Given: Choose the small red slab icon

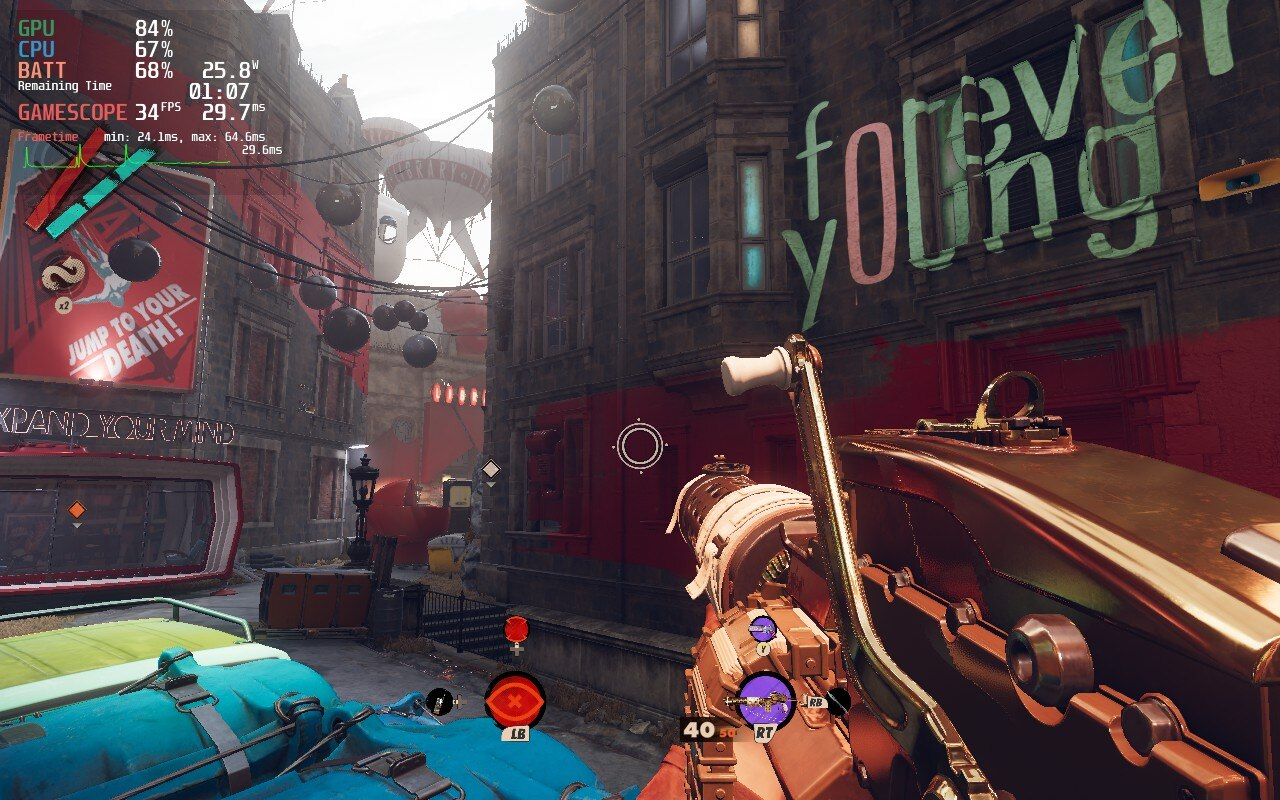Looking at the screenshot, I should point(516,629).
